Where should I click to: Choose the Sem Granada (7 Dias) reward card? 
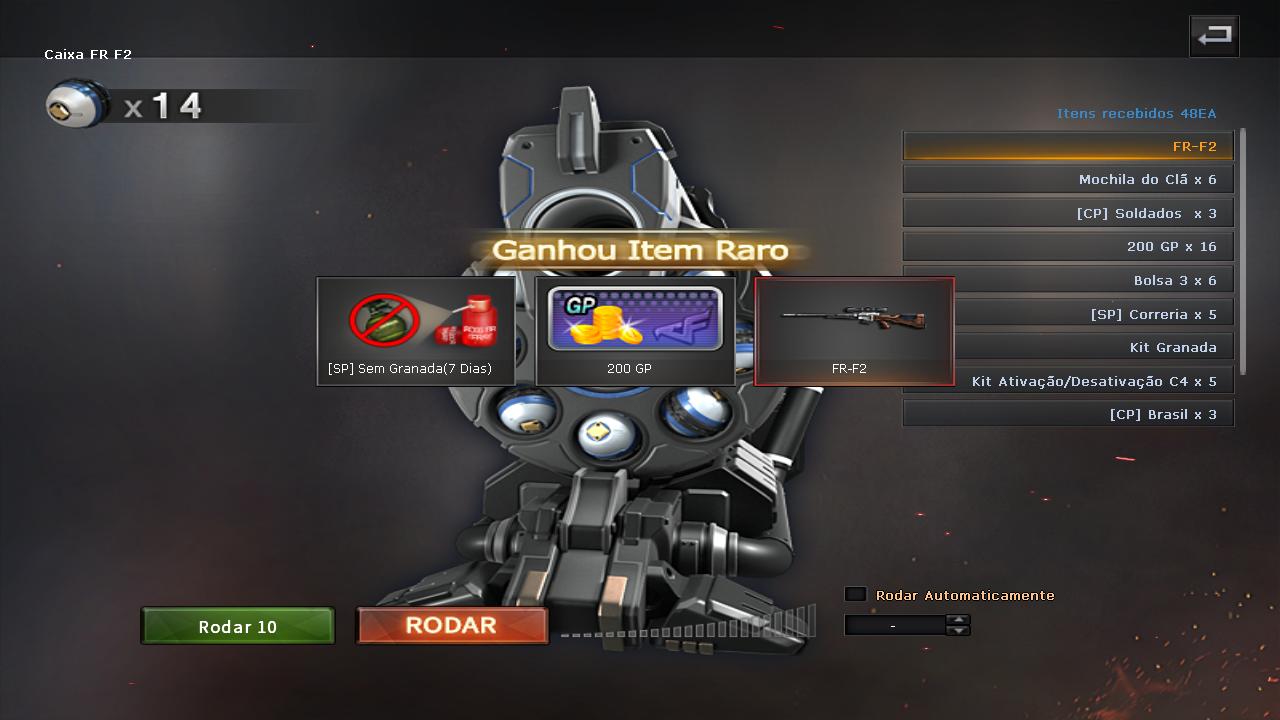click(x=416, y=331)
